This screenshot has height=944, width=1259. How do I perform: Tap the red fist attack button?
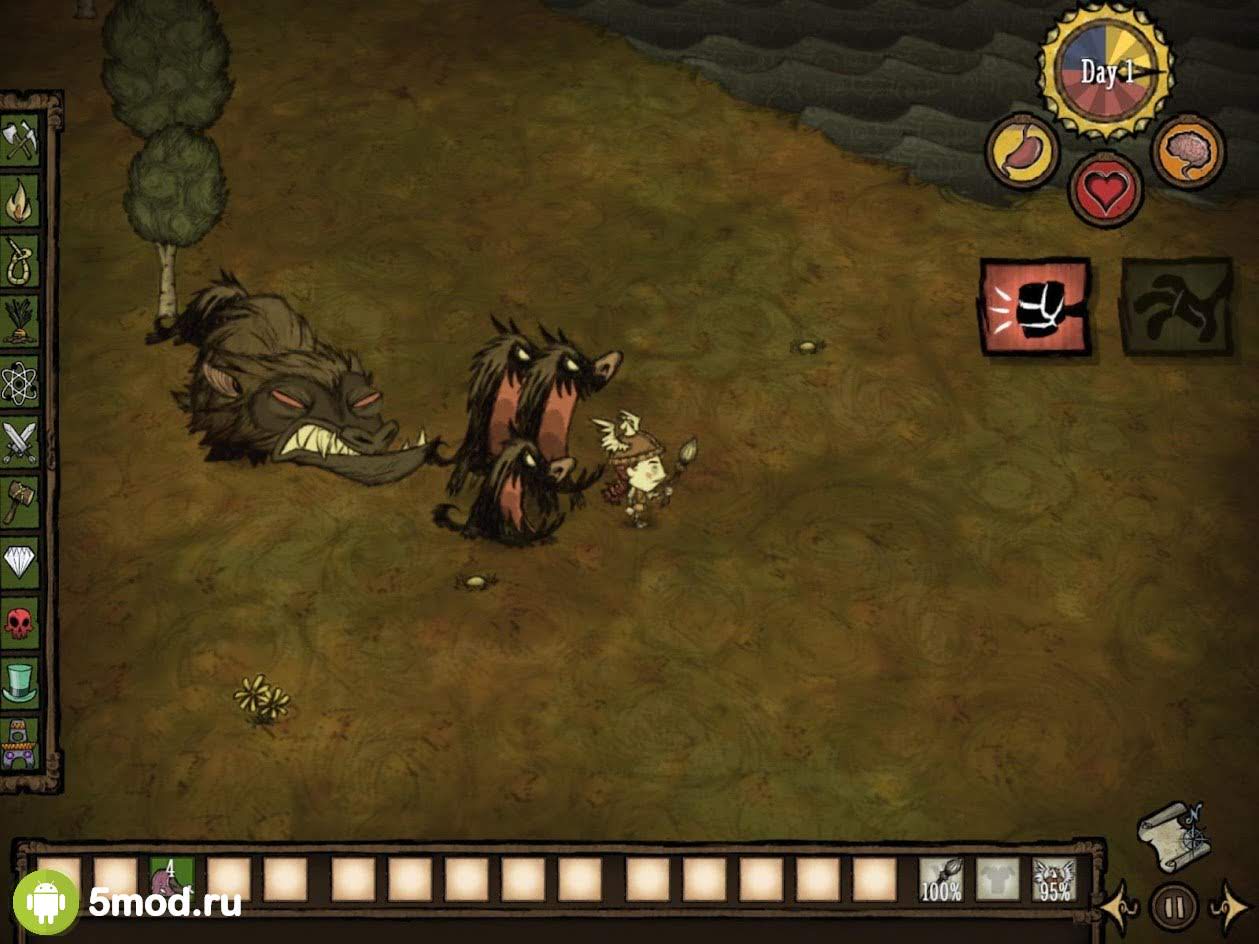point(1035,307)
